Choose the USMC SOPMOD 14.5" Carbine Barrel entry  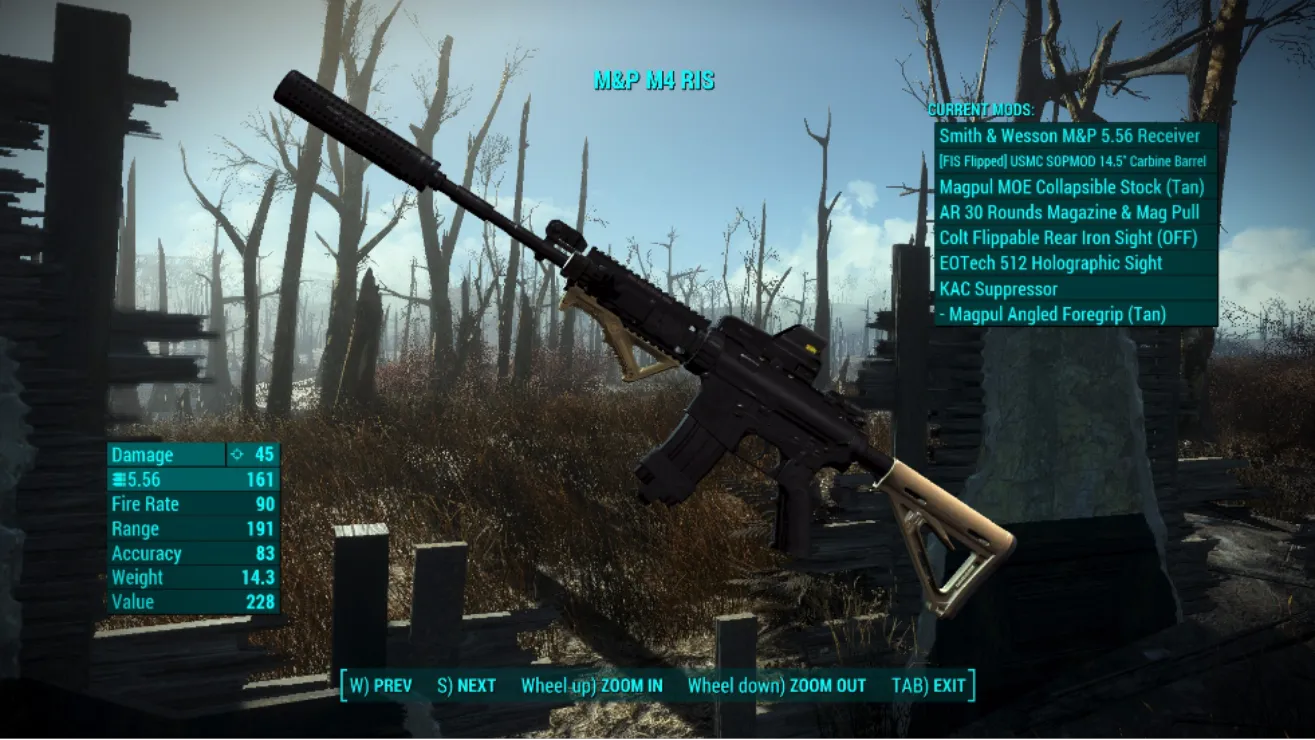click(1075, 161)
